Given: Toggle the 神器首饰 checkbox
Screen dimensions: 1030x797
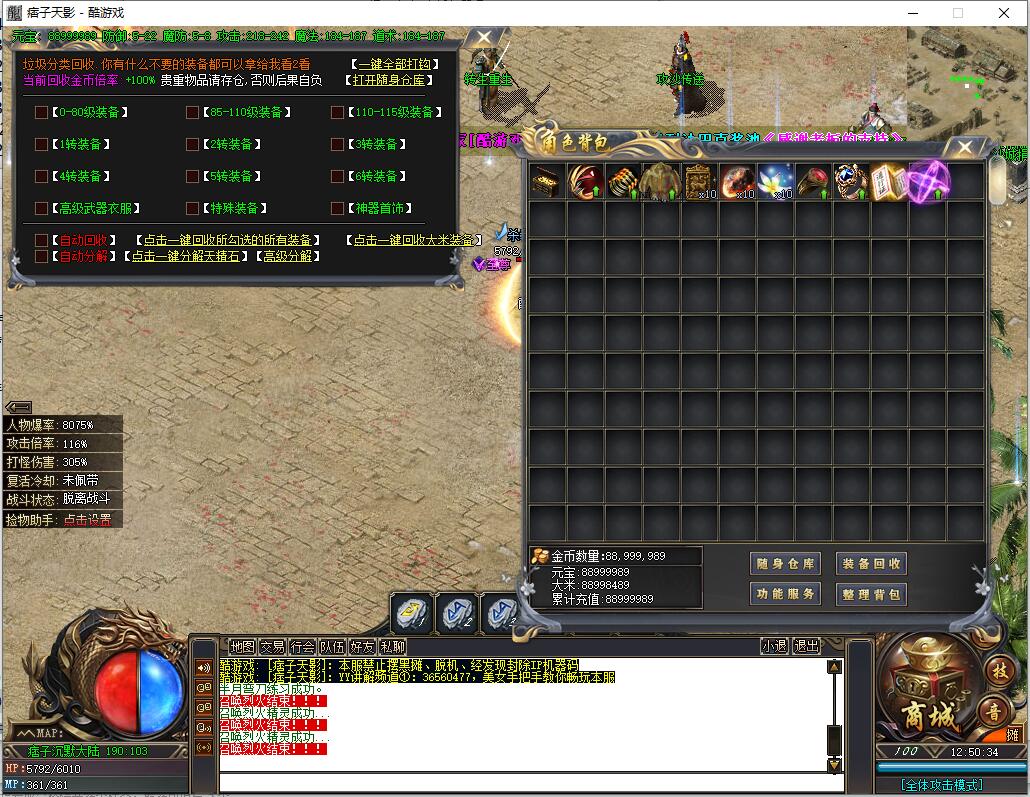Looking at the screenshot, I should click(x=337, y=209).
